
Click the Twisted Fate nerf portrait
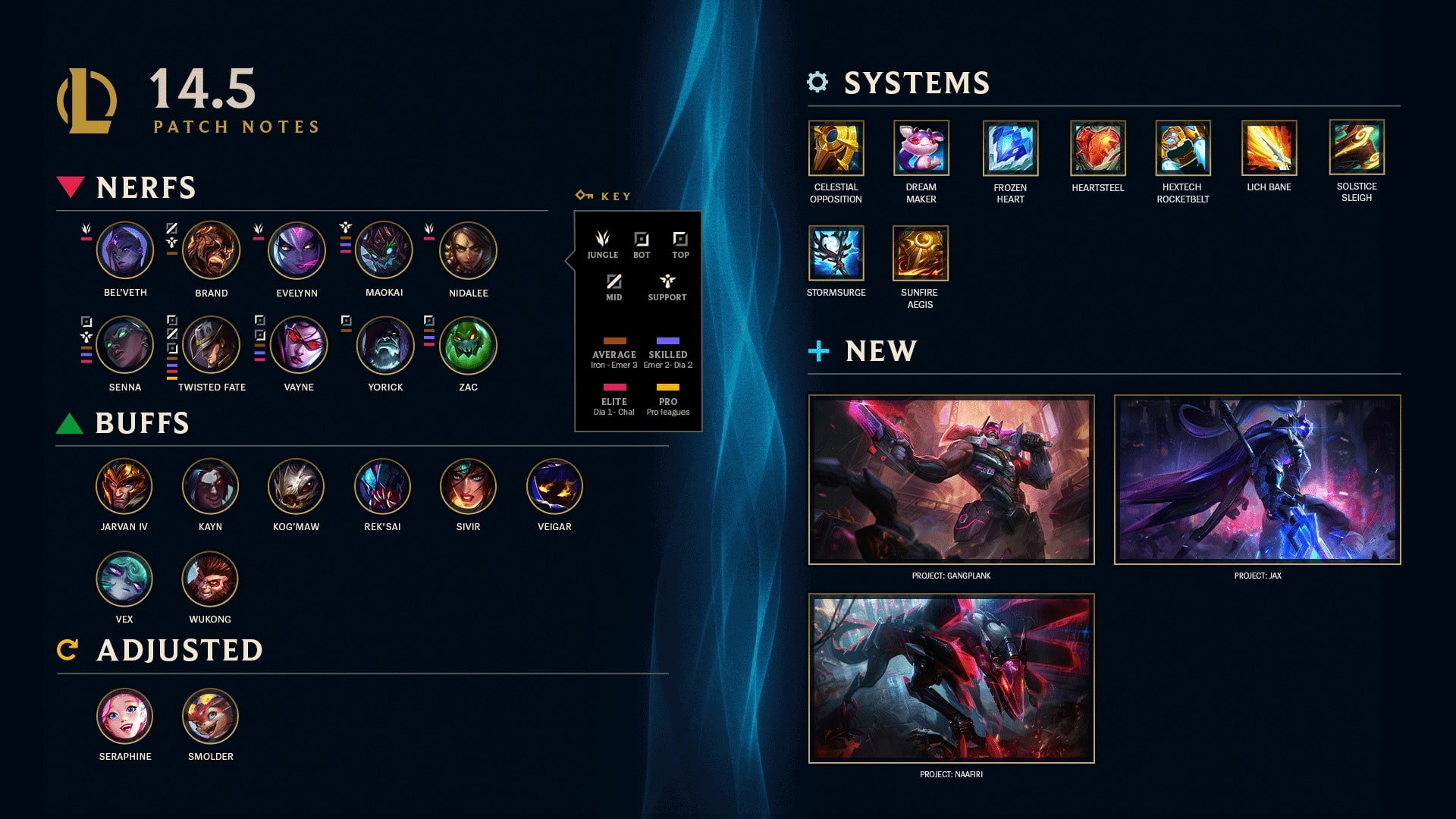point(212,345)
